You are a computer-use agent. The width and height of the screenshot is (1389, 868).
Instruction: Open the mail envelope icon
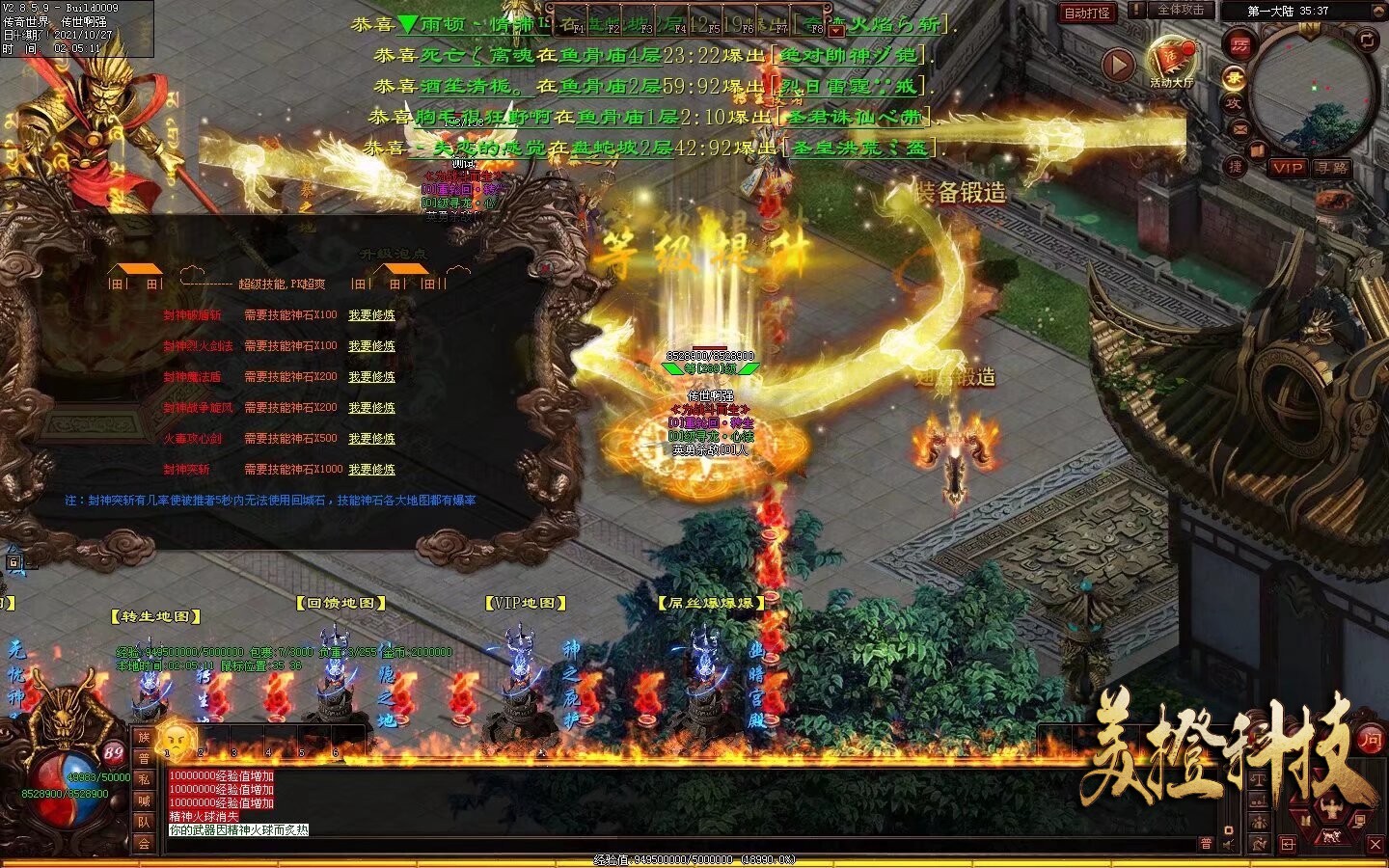point(1240,129)
